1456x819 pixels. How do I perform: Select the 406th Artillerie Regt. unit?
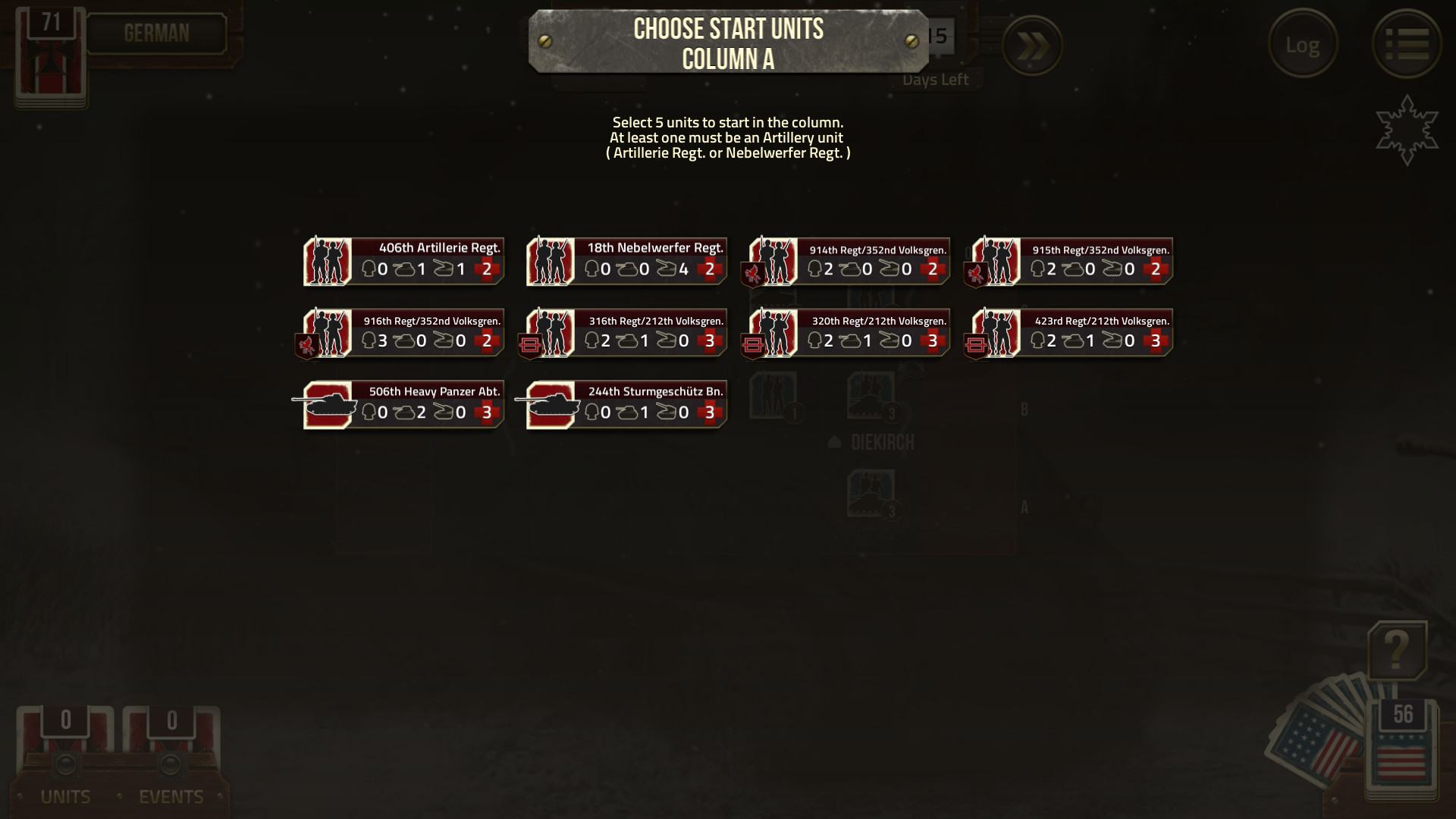tap(403, 261)
